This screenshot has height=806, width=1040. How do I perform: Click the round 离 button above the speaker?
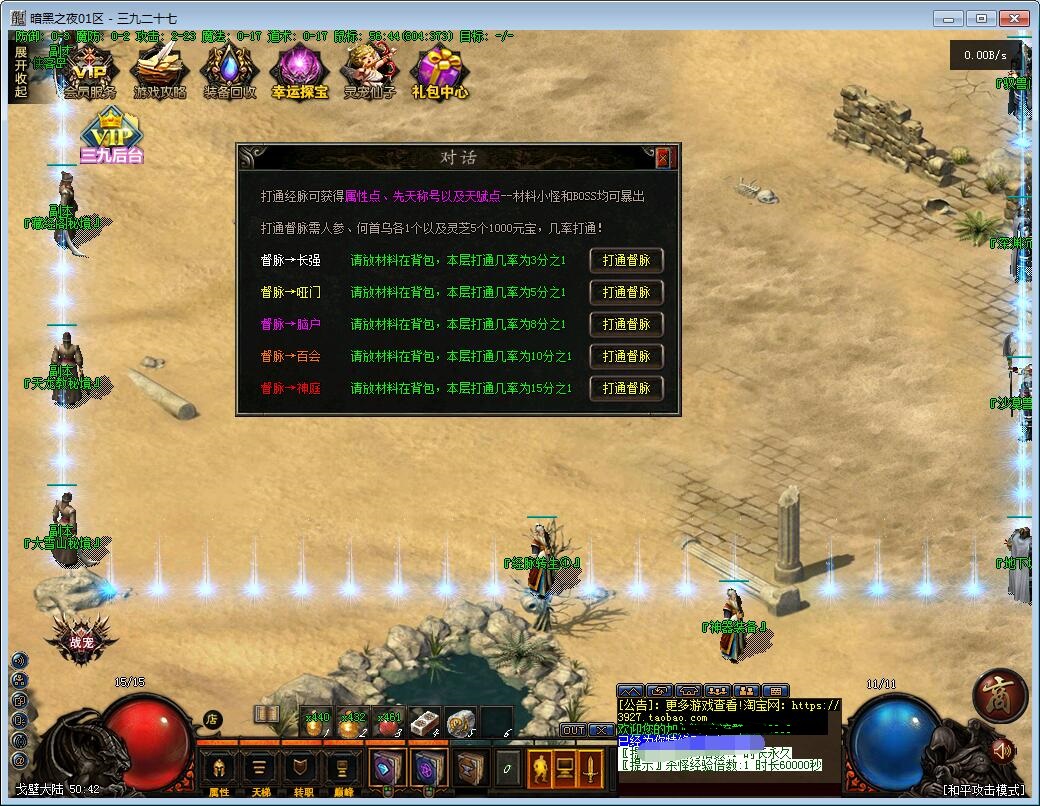click(x=999, y=694)
